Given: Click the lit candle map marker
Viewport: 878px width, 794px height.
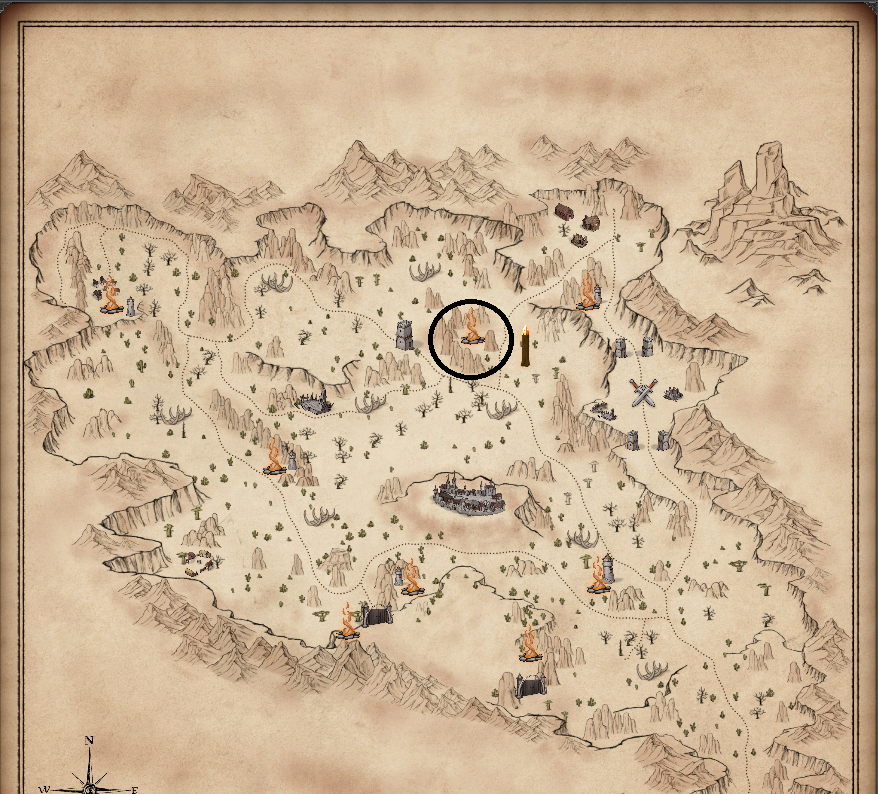Looking at the screenshot, I should pyautogui.click(x=525, y=347).
